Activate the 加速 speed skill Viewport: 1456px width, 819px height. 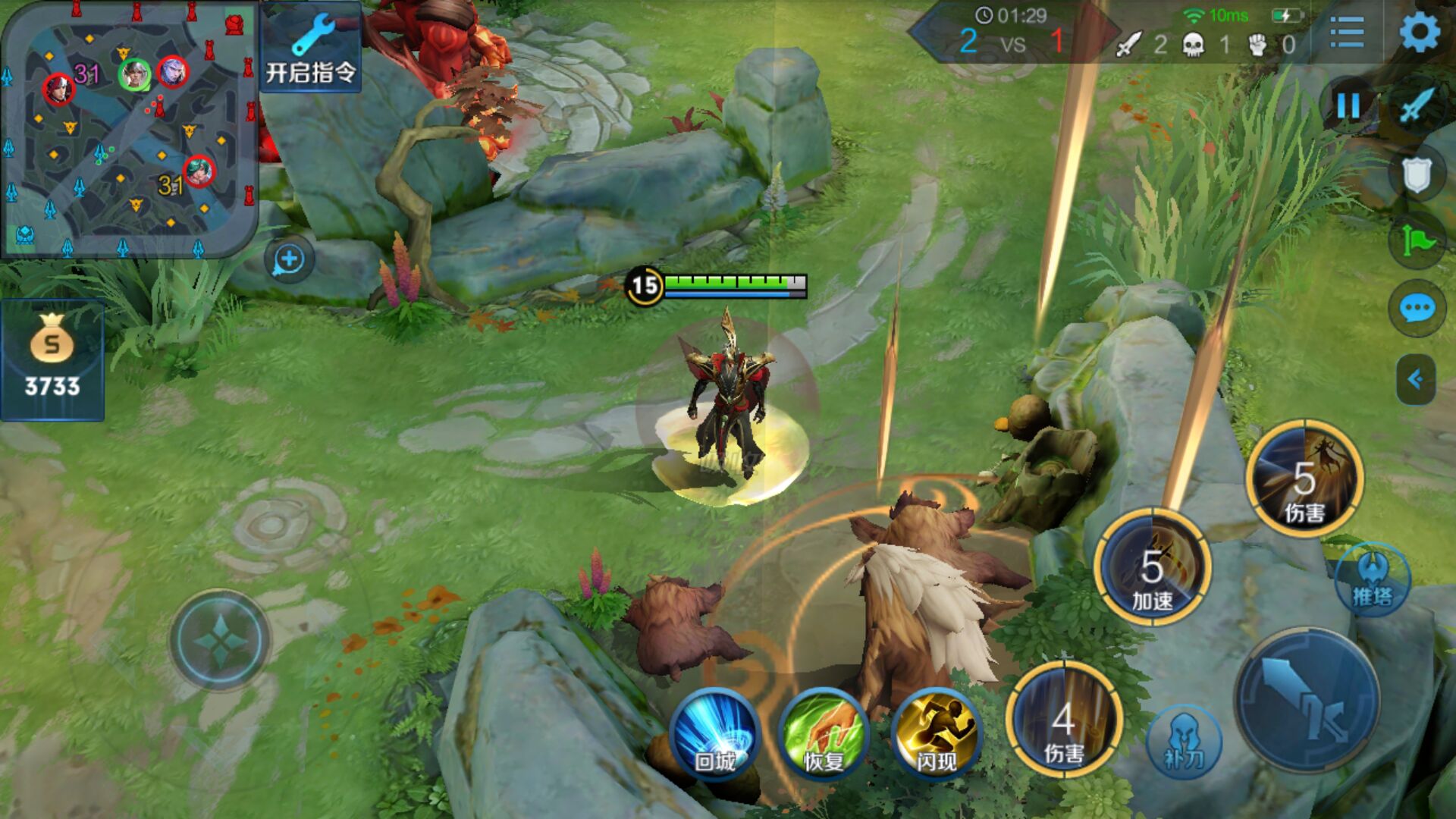point(1152,567)
